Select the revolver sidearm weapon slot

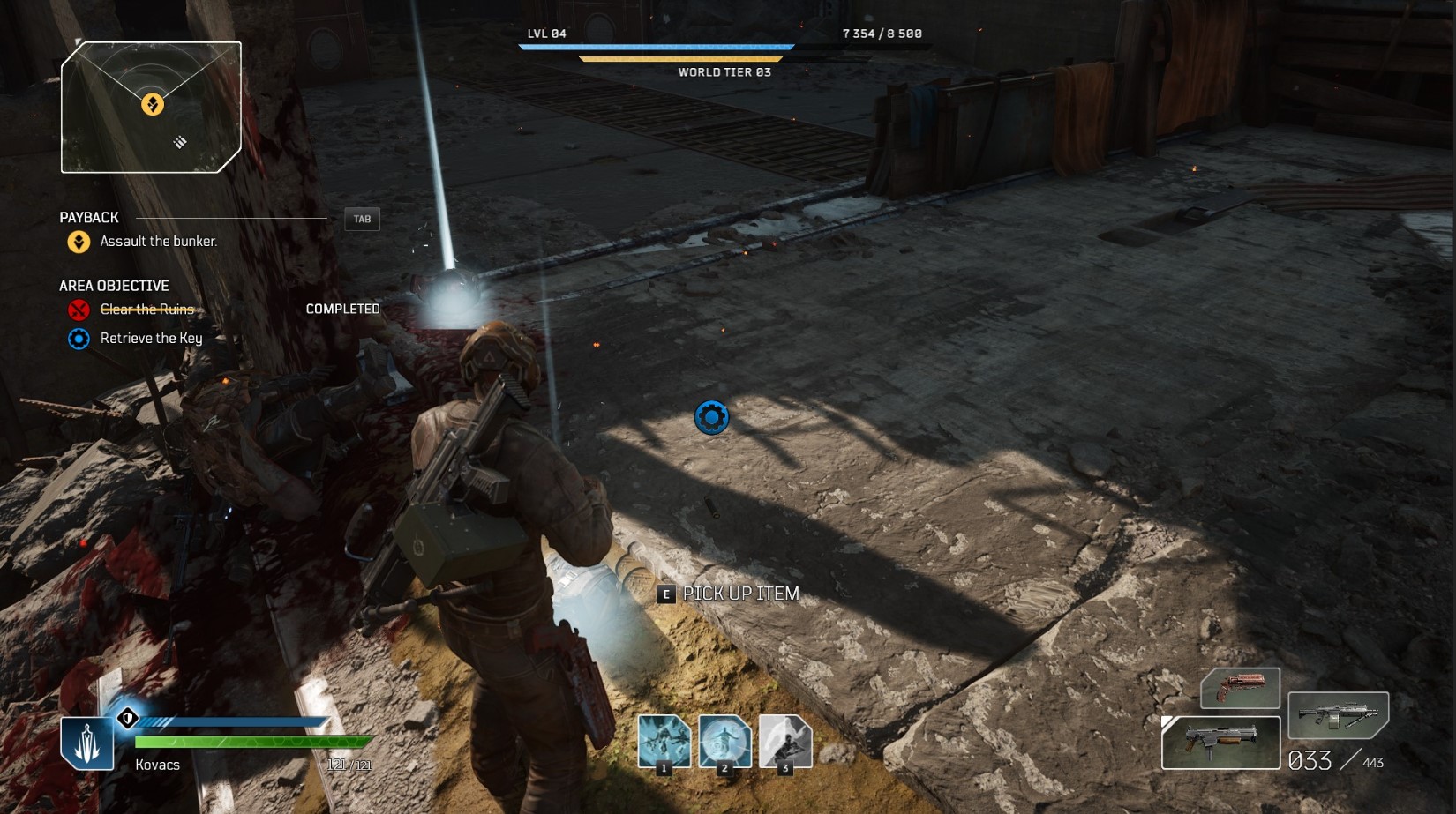tap(1240, 688)
